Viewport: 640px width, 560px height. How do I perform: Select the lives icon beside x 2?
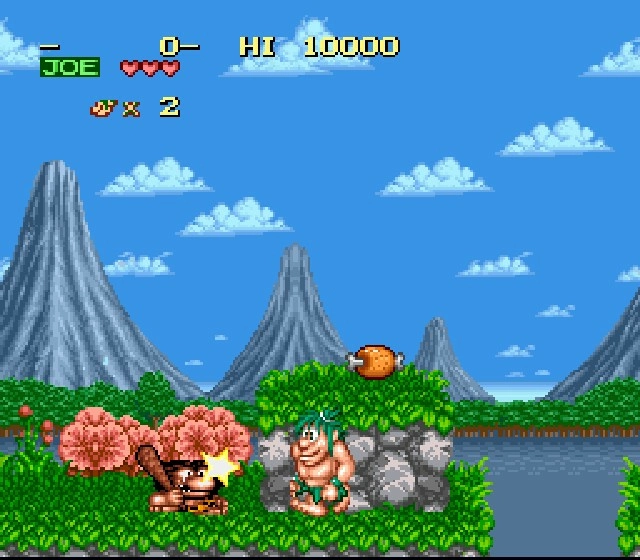(x=103, y=107)
